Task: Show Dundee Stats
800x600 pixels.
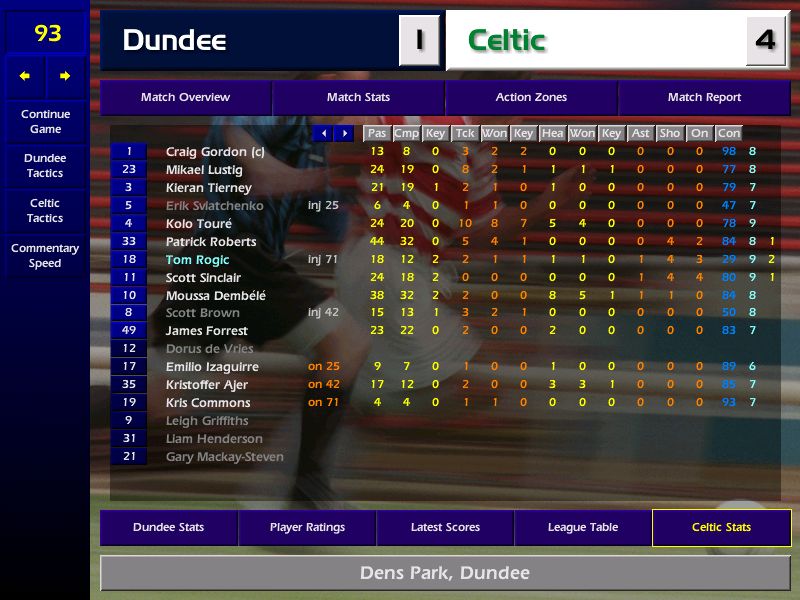Action: coord(168,528)
